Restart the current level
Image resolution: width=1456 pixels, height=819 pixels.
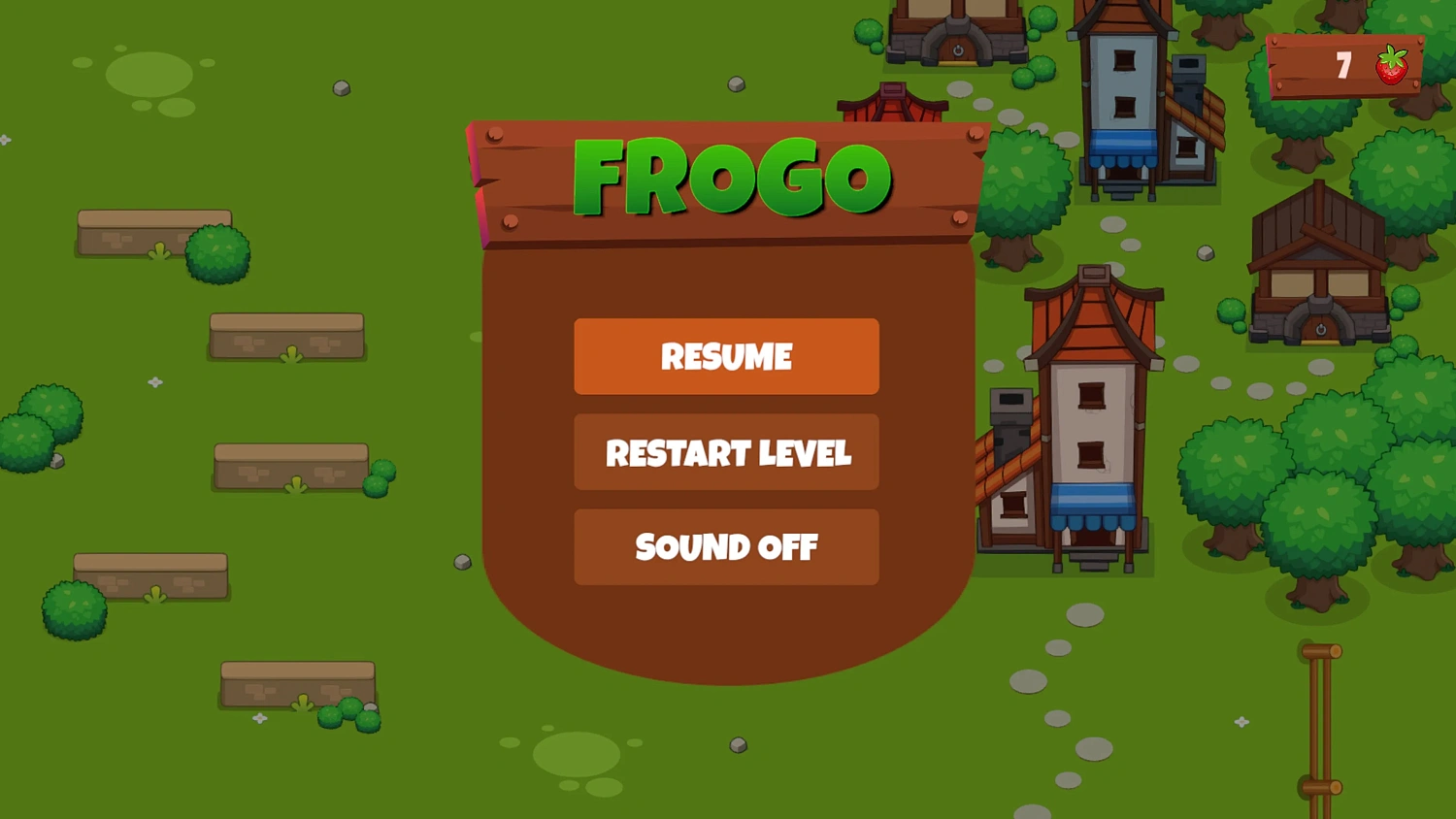pos(726,453)
